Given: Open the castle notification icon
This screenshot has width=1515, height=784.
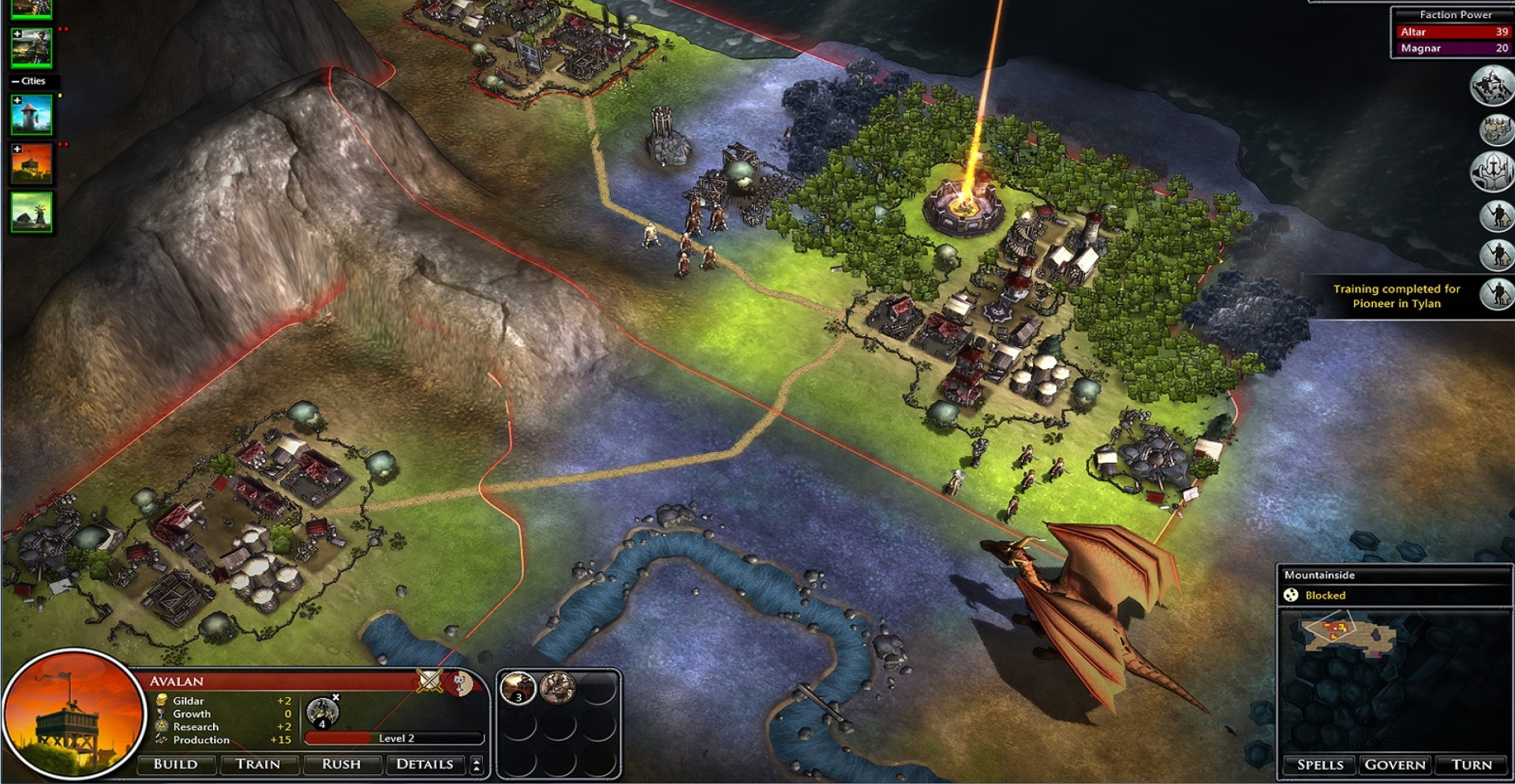Looking at the screenshot, I should (1491, 85).
